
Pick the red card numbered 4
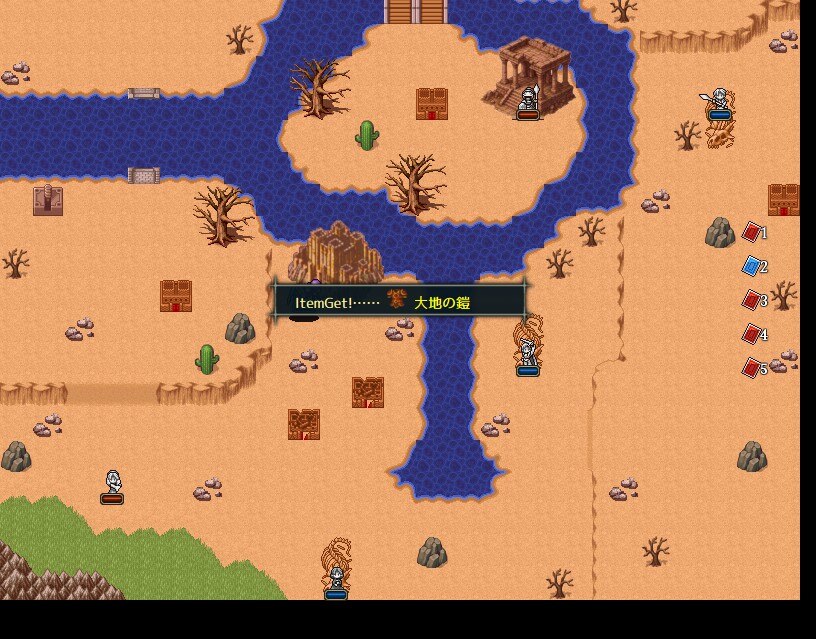point(752,334)
